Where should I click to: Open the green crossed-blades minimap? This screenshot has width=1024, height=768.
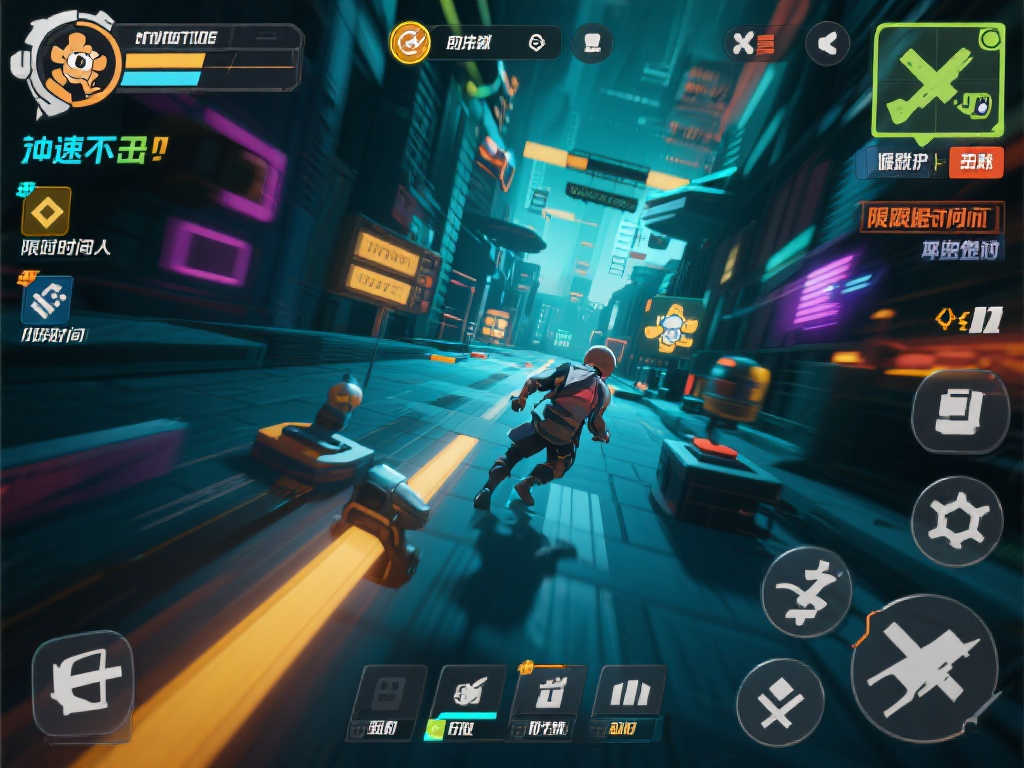(937, 79)
